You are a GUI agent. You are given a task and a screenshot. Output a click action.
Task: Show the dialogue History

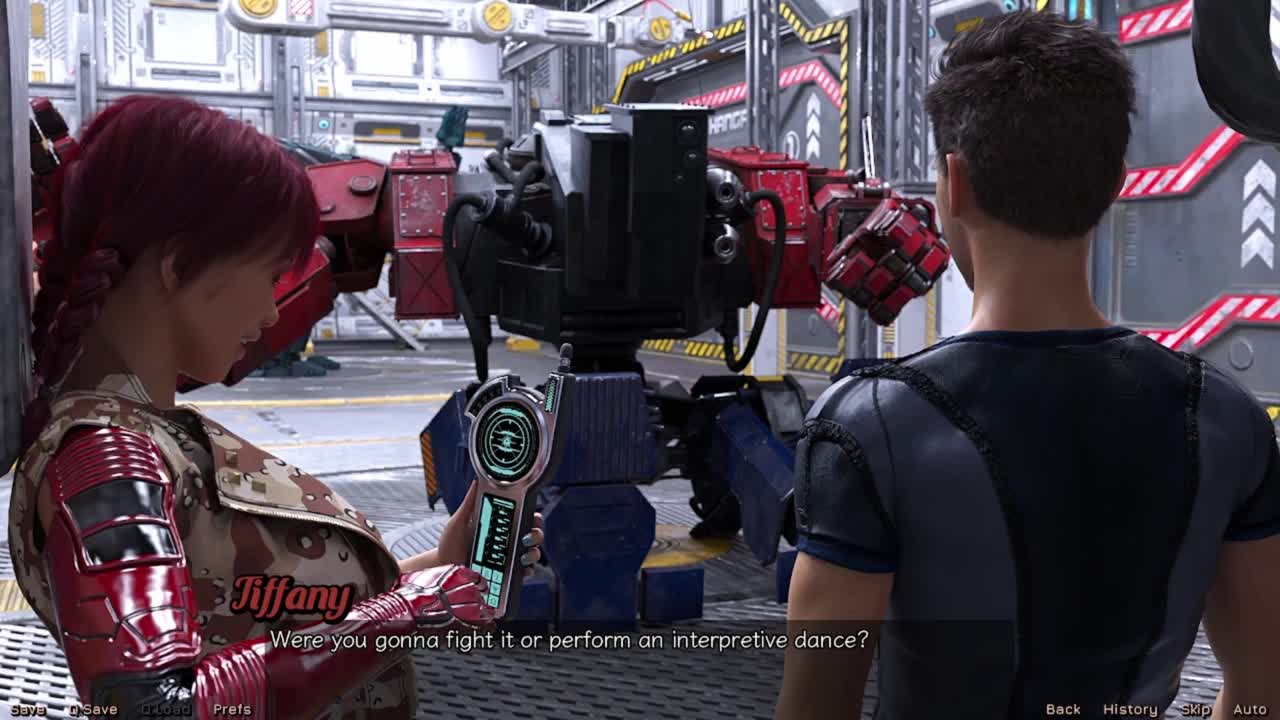click(1130, 710)
